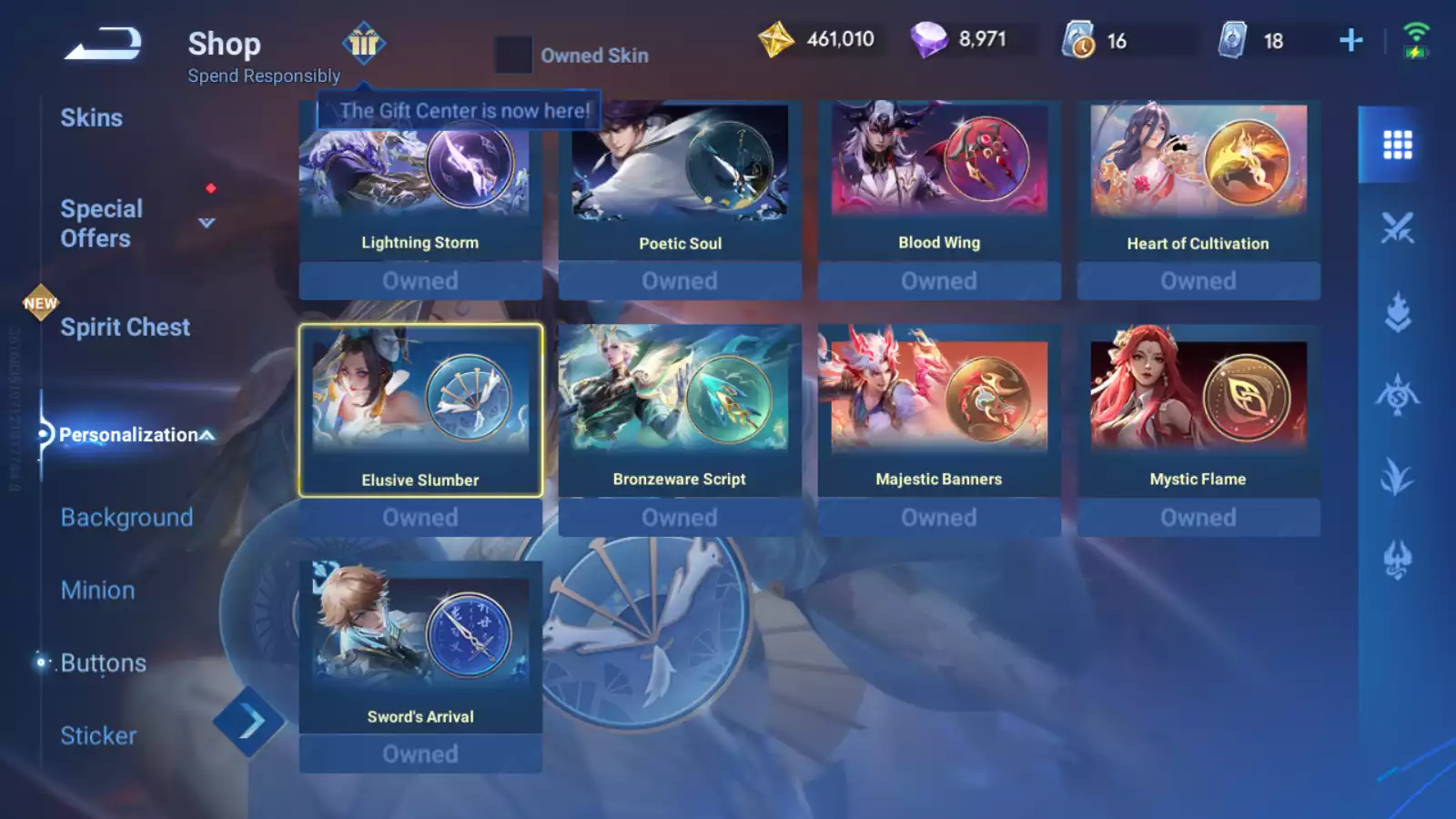The image size is (1456, 819).
Task: Collapse the Personalization category
Action: point(207,435)
